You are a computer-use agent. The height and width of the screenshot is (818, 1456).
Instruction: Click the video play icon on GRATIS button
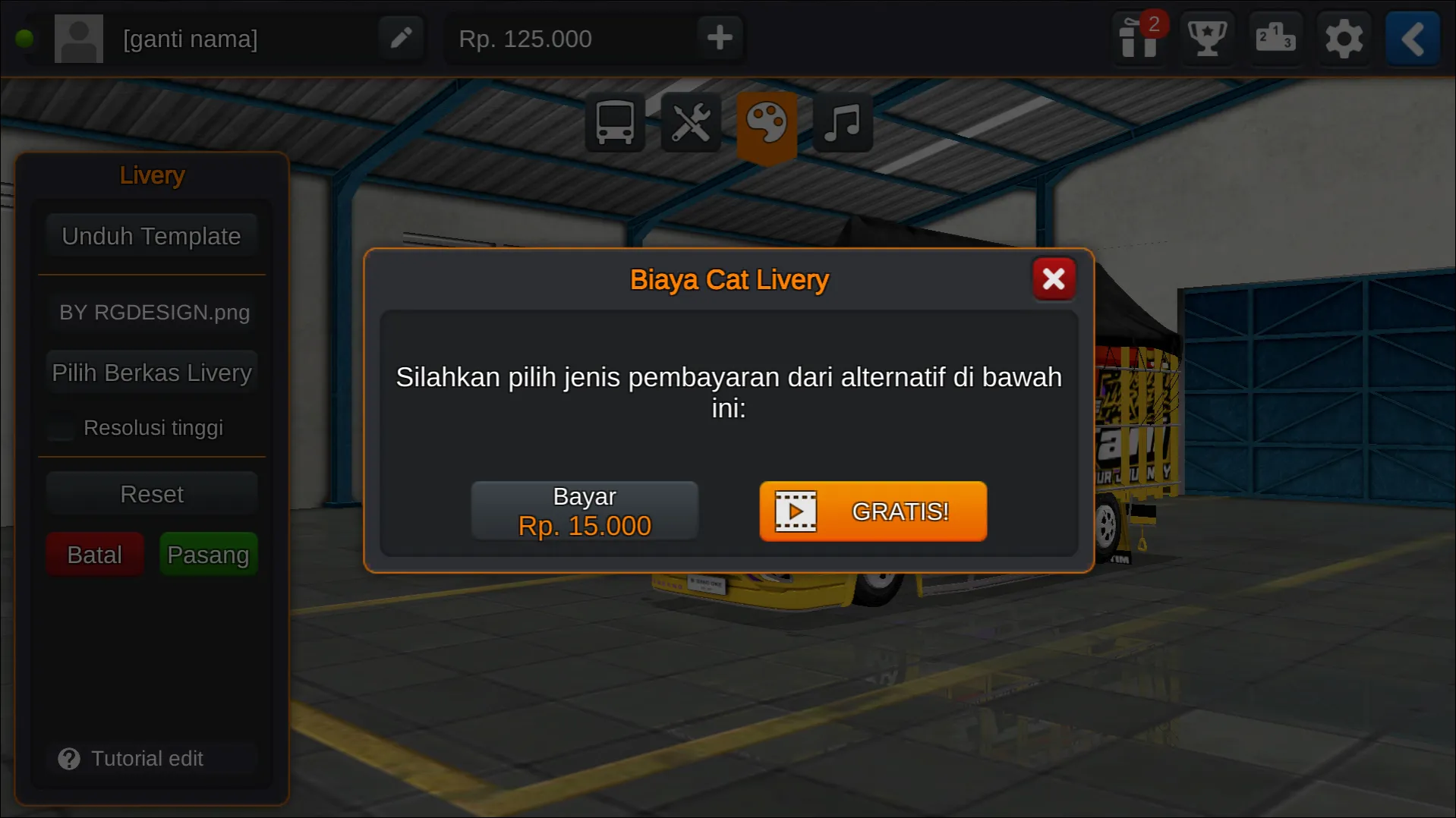click(x=795, y=511)
